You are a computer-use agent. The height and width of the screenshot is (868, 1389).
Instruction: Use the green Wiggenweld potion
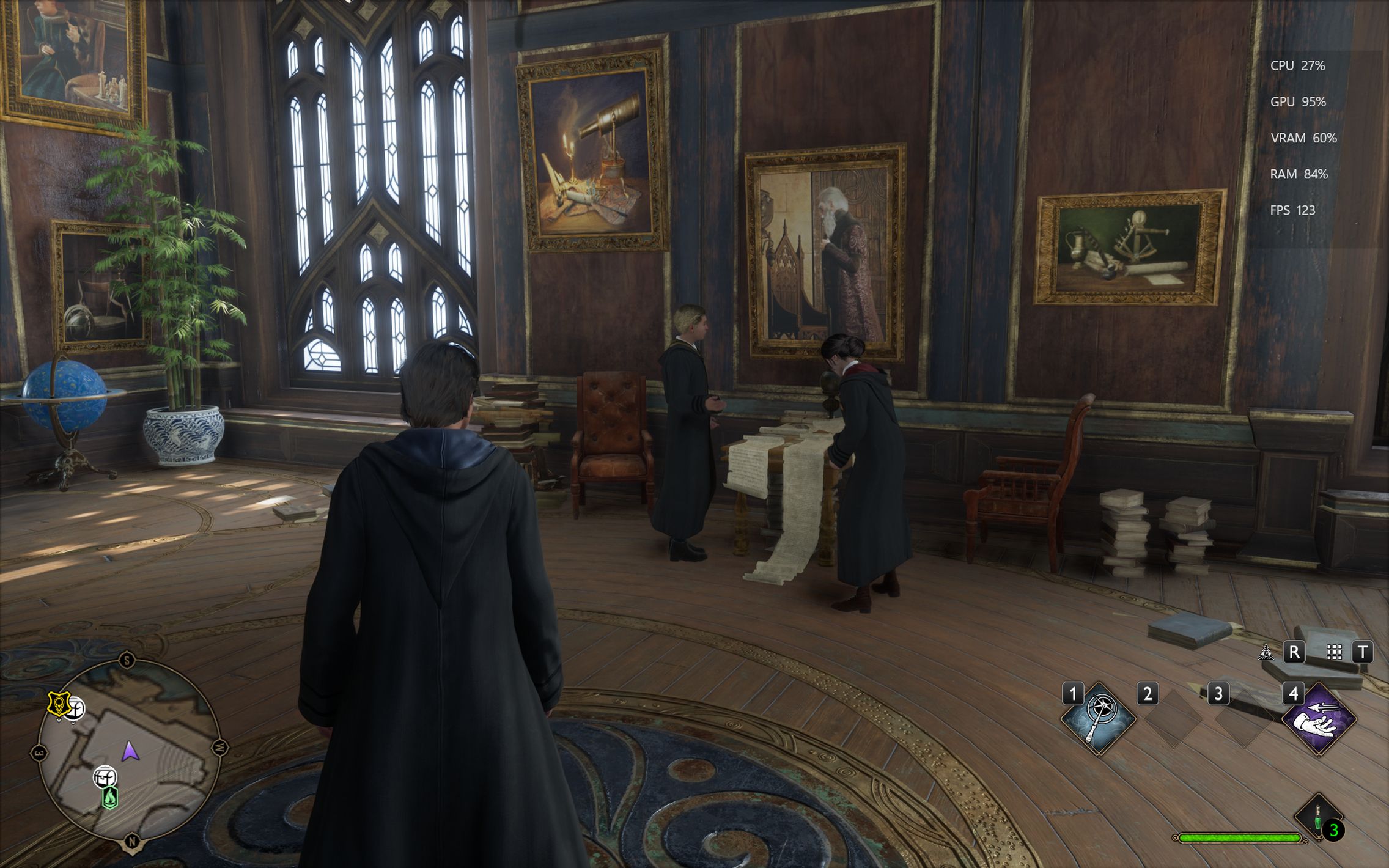pyautogui.click(x=1318, y=817)
